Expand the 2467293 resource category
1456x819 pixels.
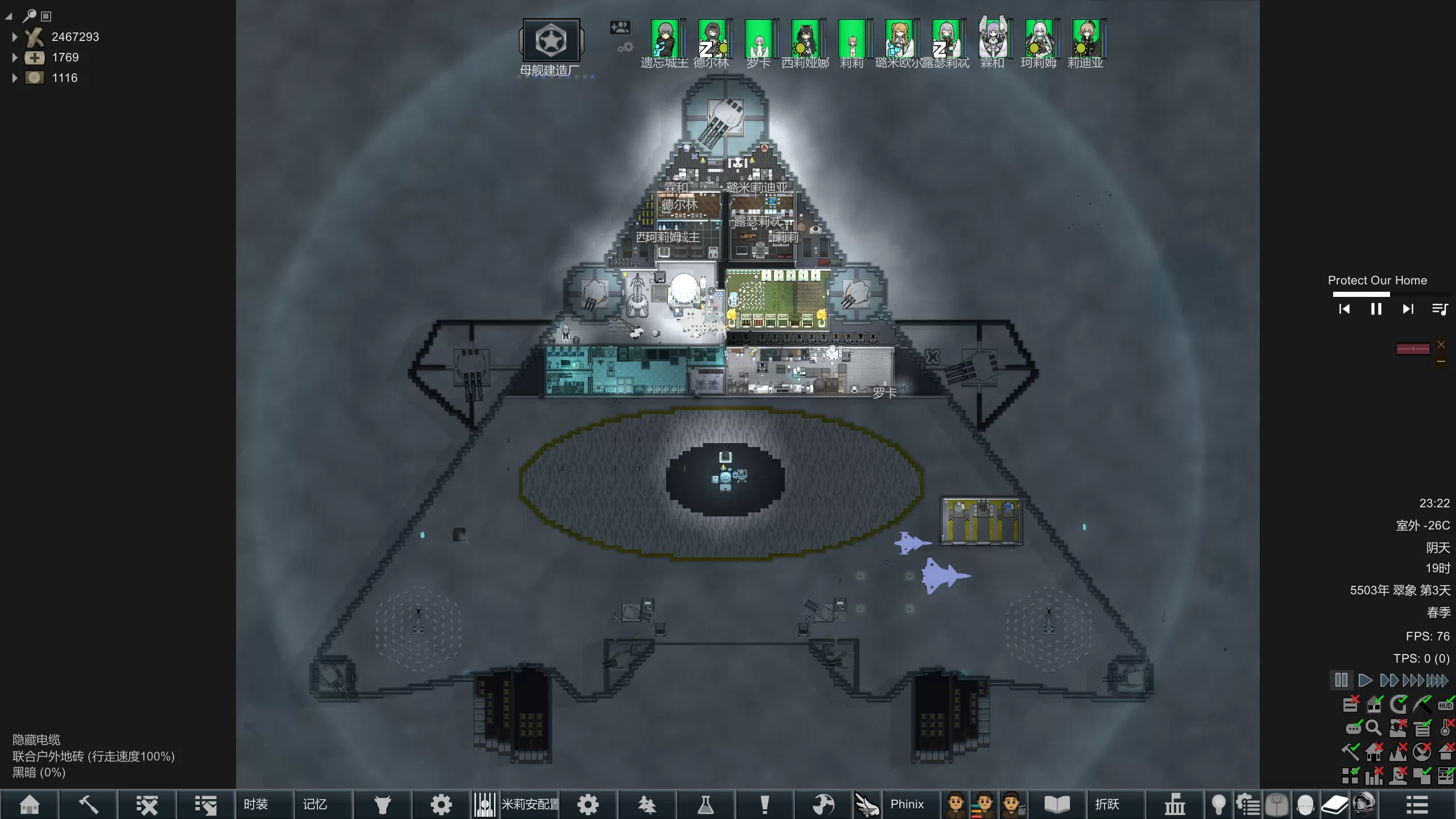pos(15,37)
